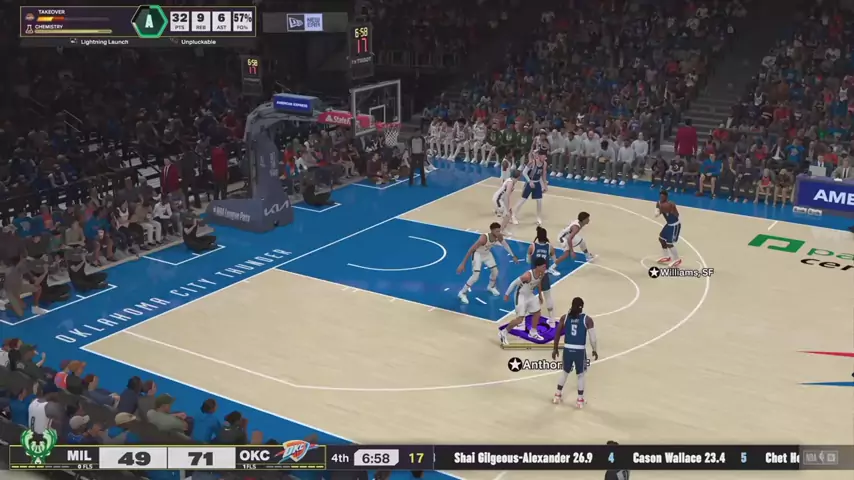Click the Milwaukee Bucks logo on scoreboard
Screen dimensions: 854x480
pyautogui.click(x=38, y=446)
